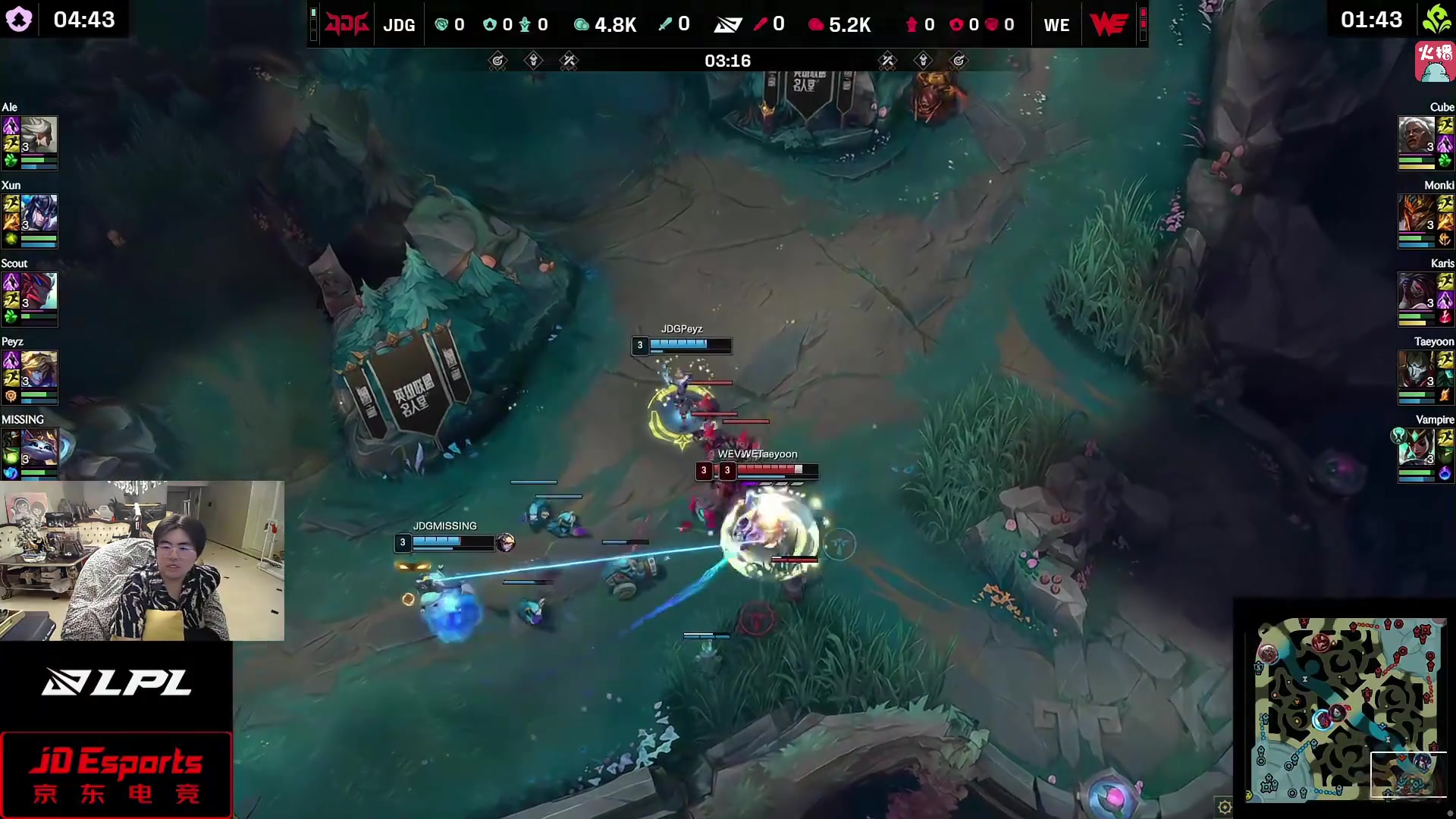Screen dimensions: 1456x819
Task: Choose Peyz's champion portrait
Action: pyautogui.click(x=39, y=370)
